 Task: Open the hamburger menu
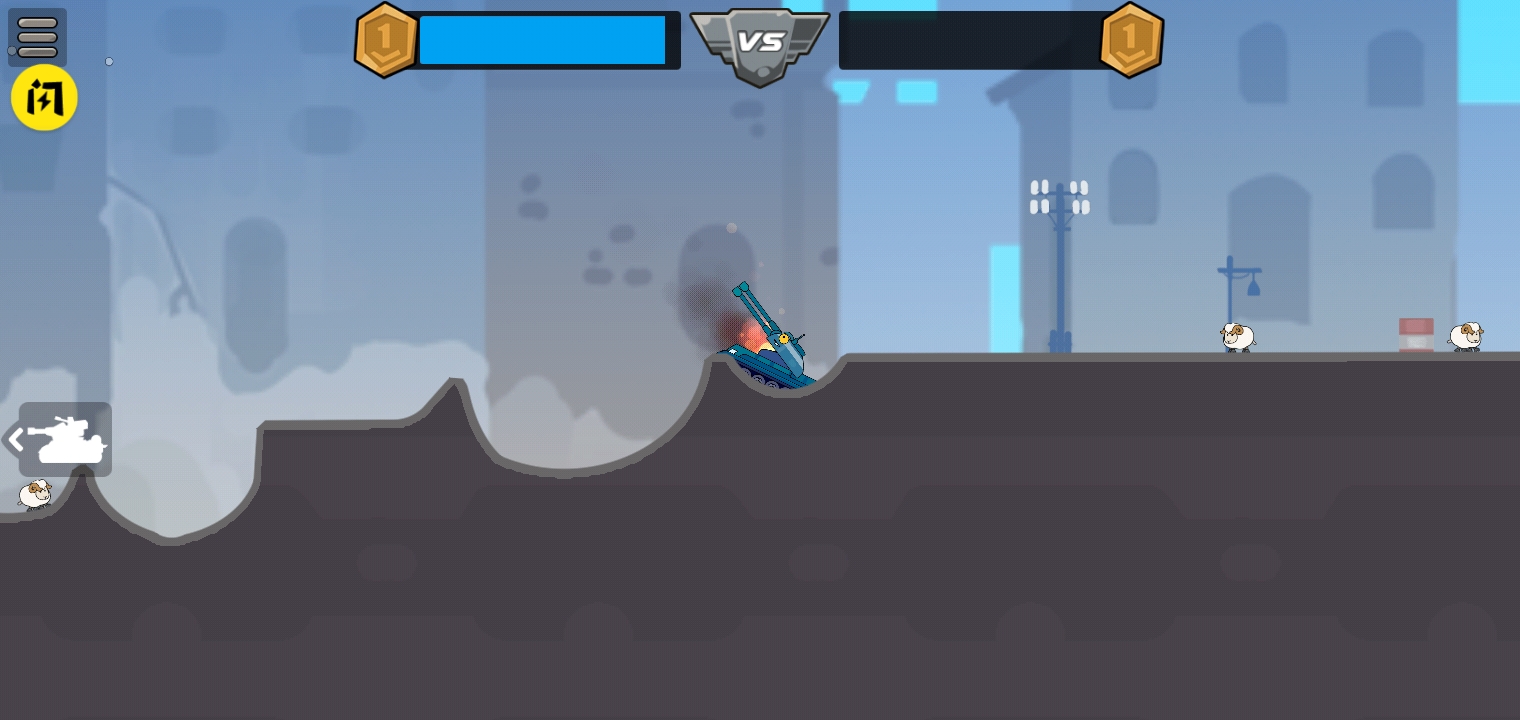click(37, 37)
